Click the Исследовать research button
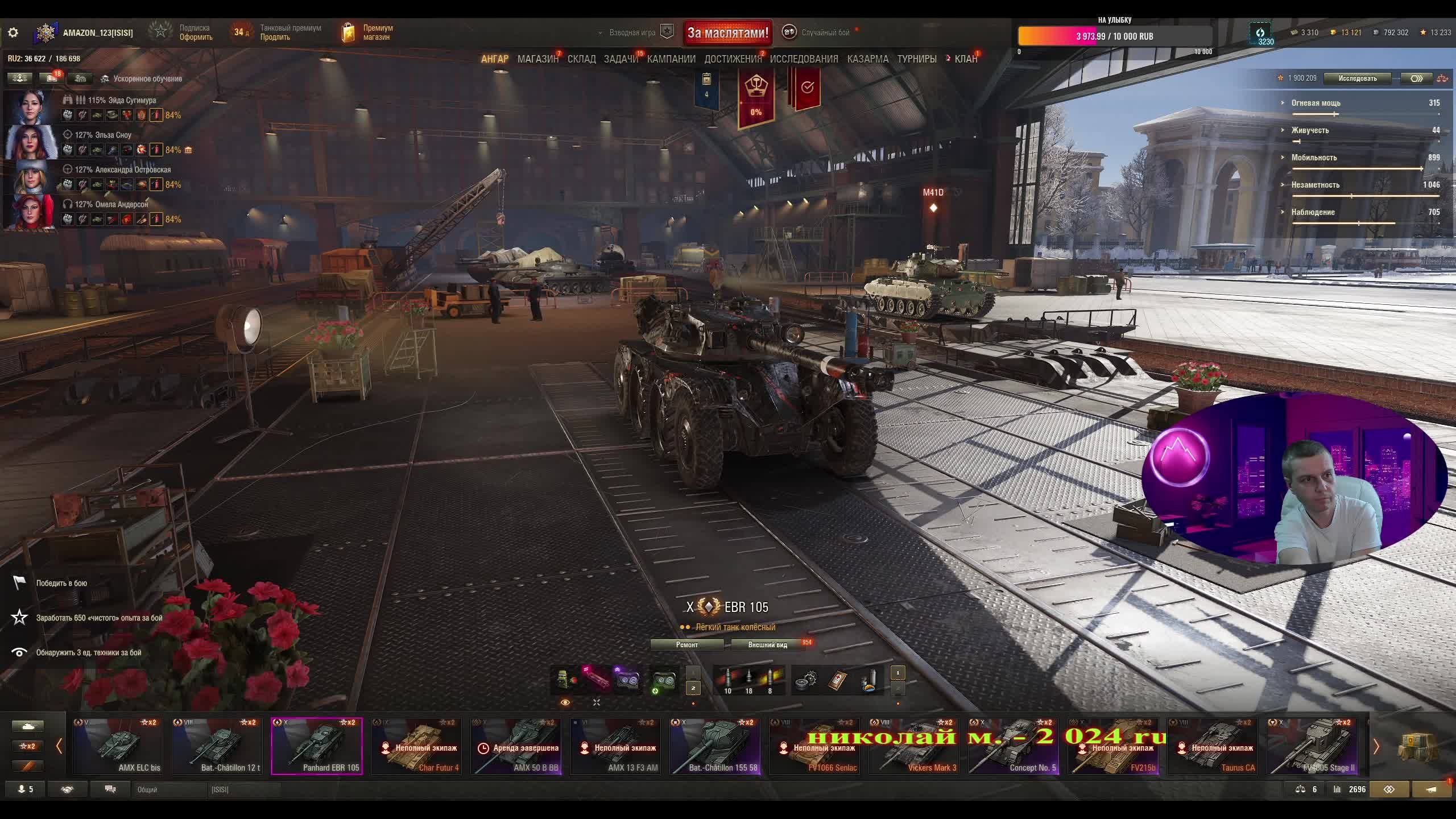 (x=1357, y=78)
